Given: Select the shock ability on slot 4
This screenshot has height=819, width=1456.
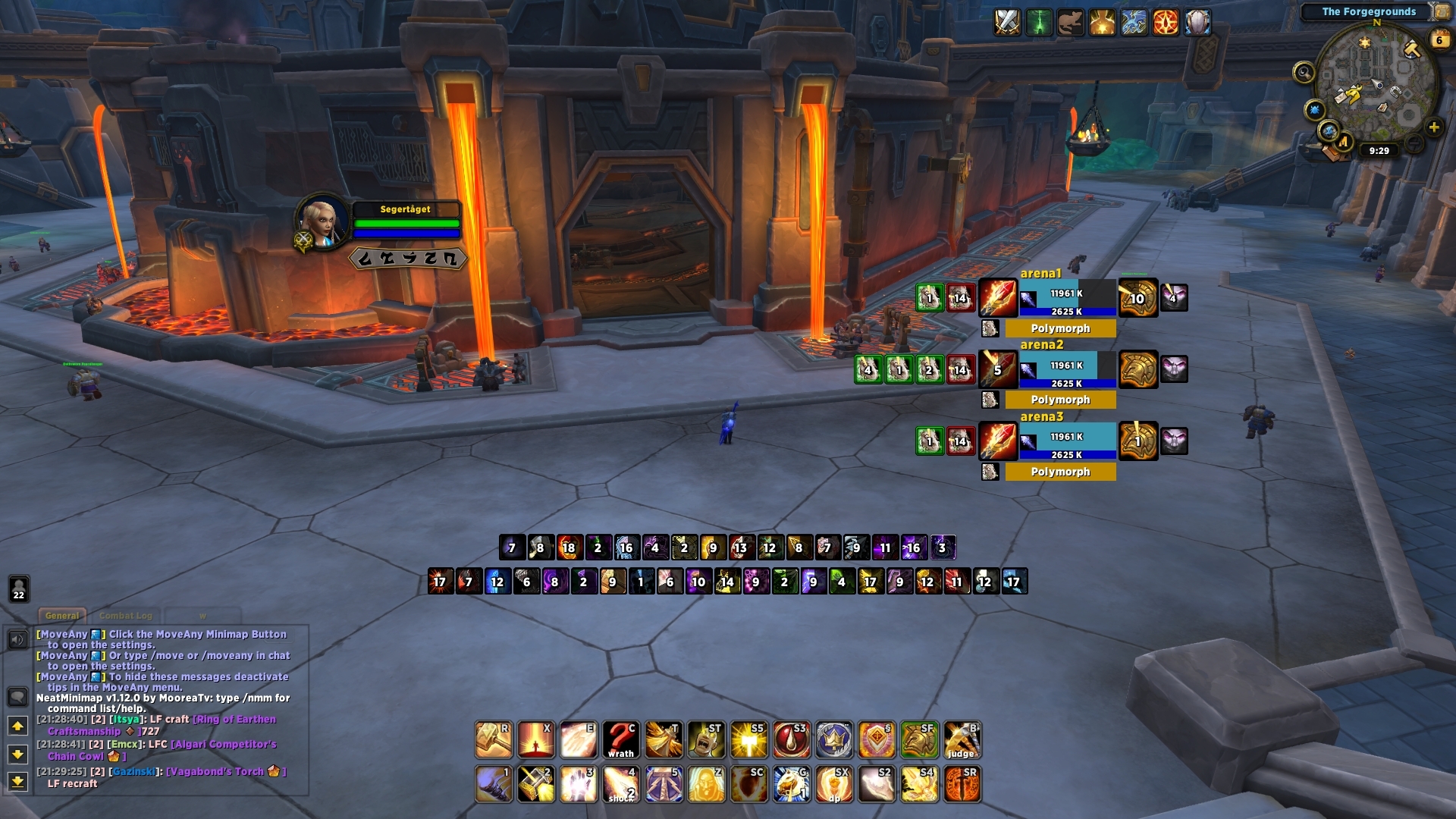Looking at the screenshot, I should click(x=621, y=783).
